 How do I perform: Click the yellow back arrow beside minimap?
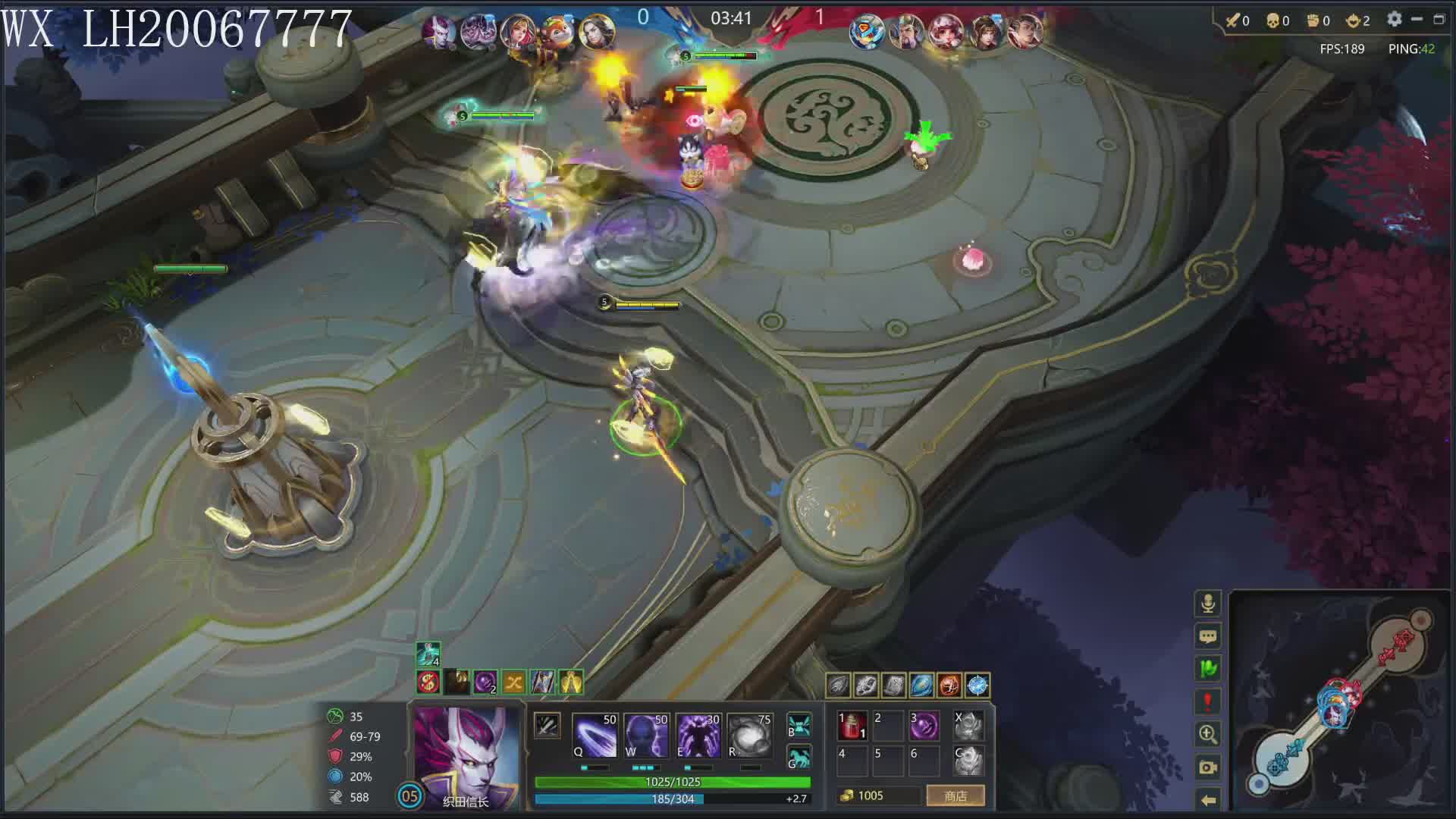(1208, 799)
